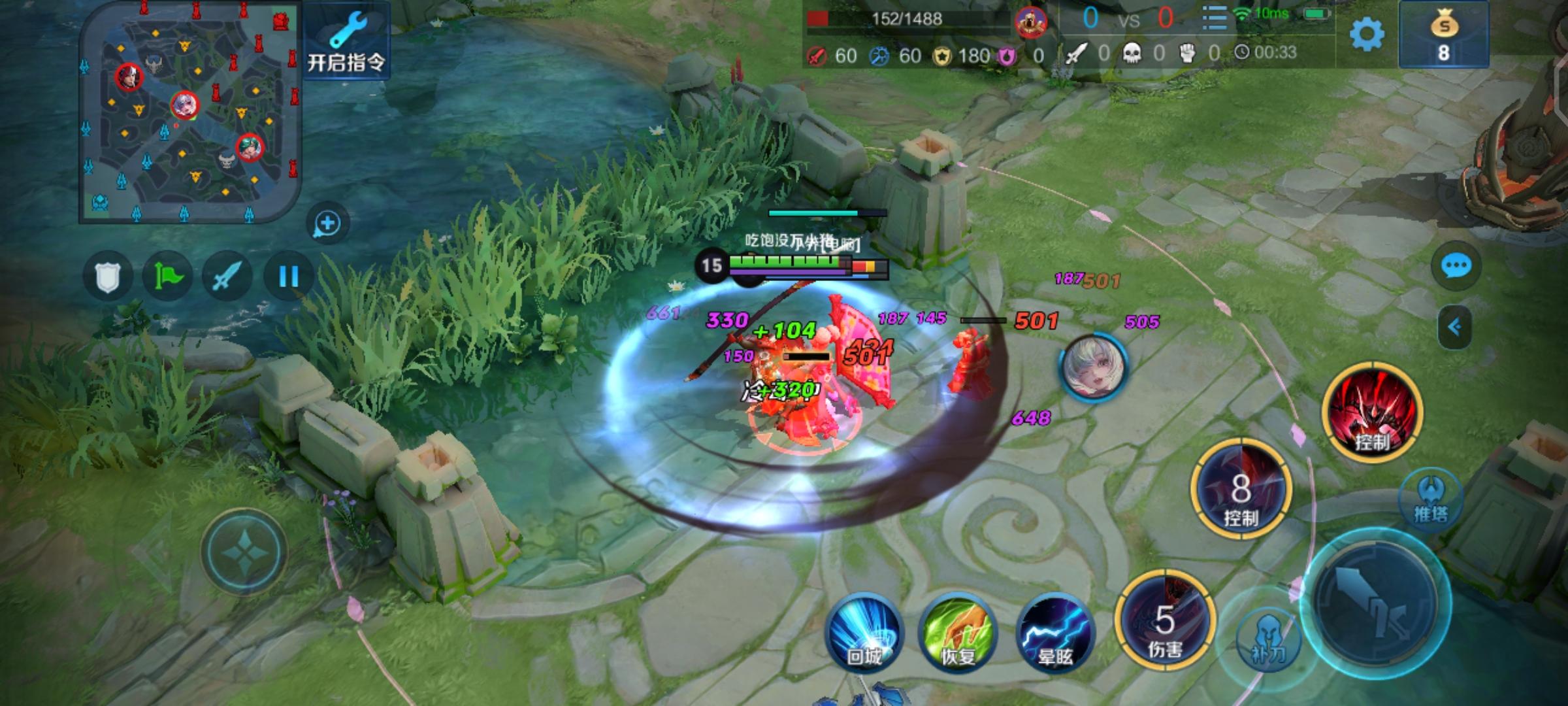Tap the 推塔 tower attack button
Image resolution: width=1568 pixels, height=706 pixels.
click(1431, 498)
